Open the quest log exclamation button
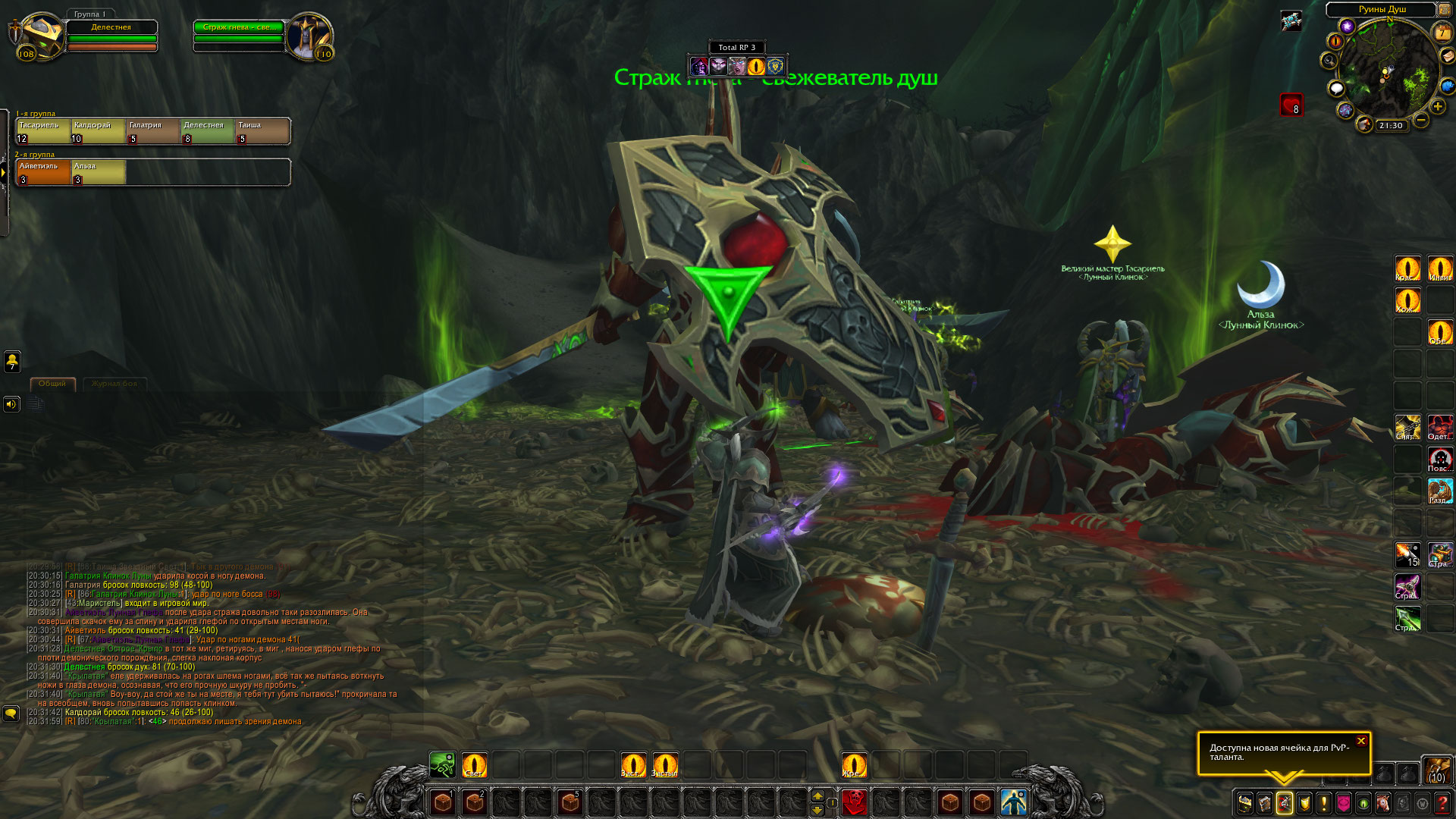This screenshot has width=1456, height=819. [x=1324, y=802]
